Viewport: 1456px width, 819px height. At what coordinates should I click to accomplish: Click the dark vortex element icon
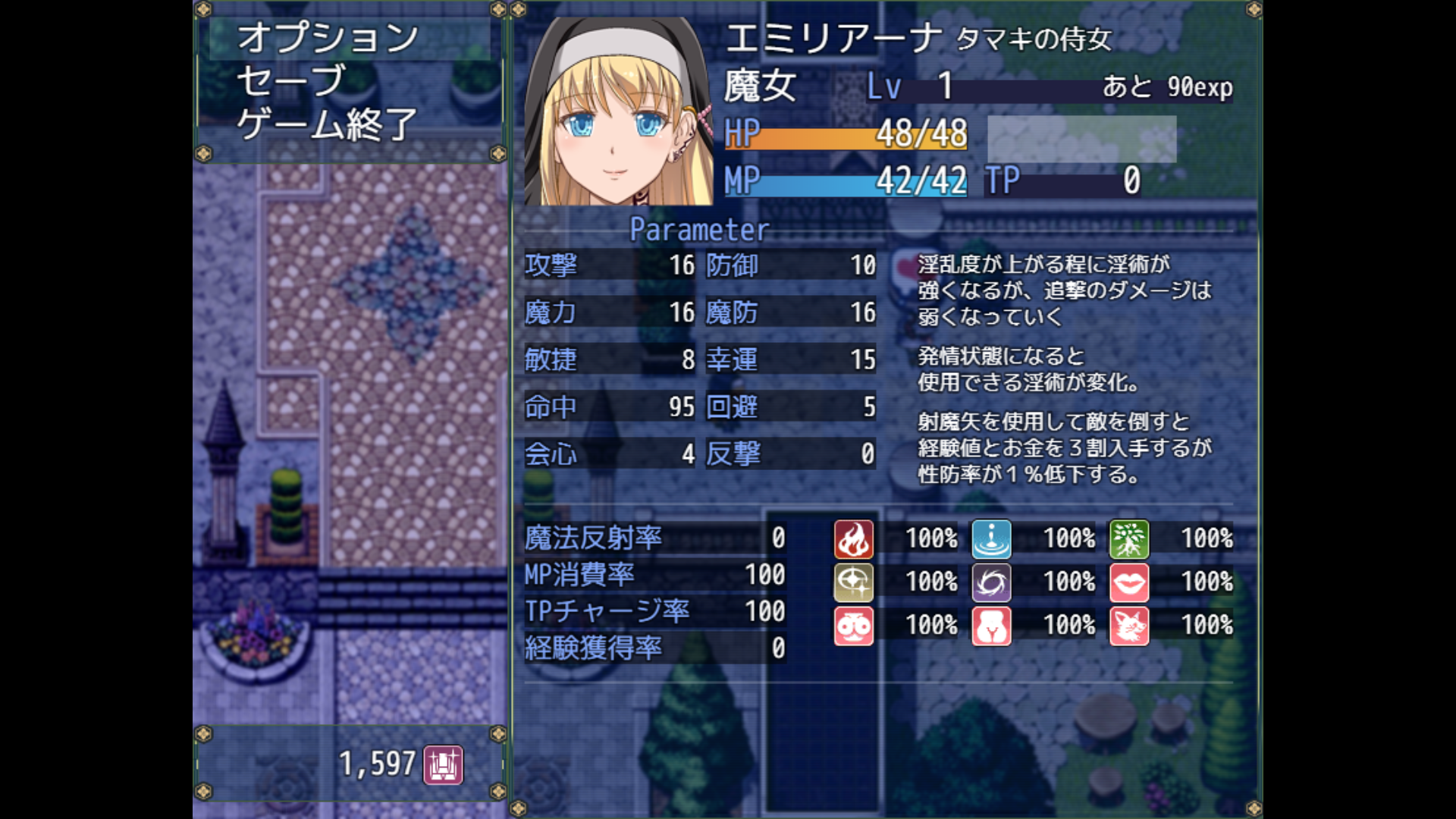pos(991,582)
